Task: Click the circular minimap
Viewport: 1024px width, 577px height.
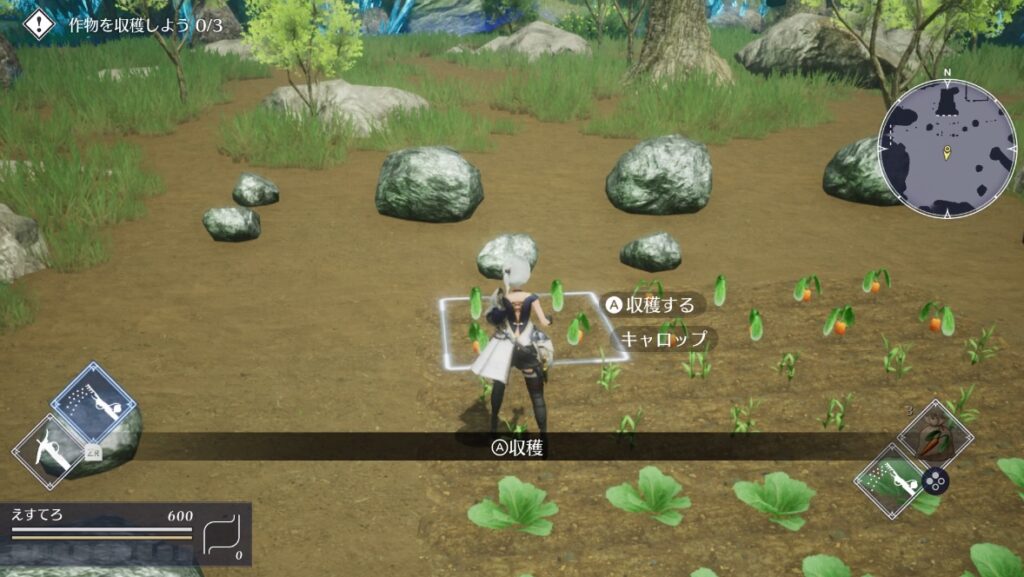Action: point(946,148)
